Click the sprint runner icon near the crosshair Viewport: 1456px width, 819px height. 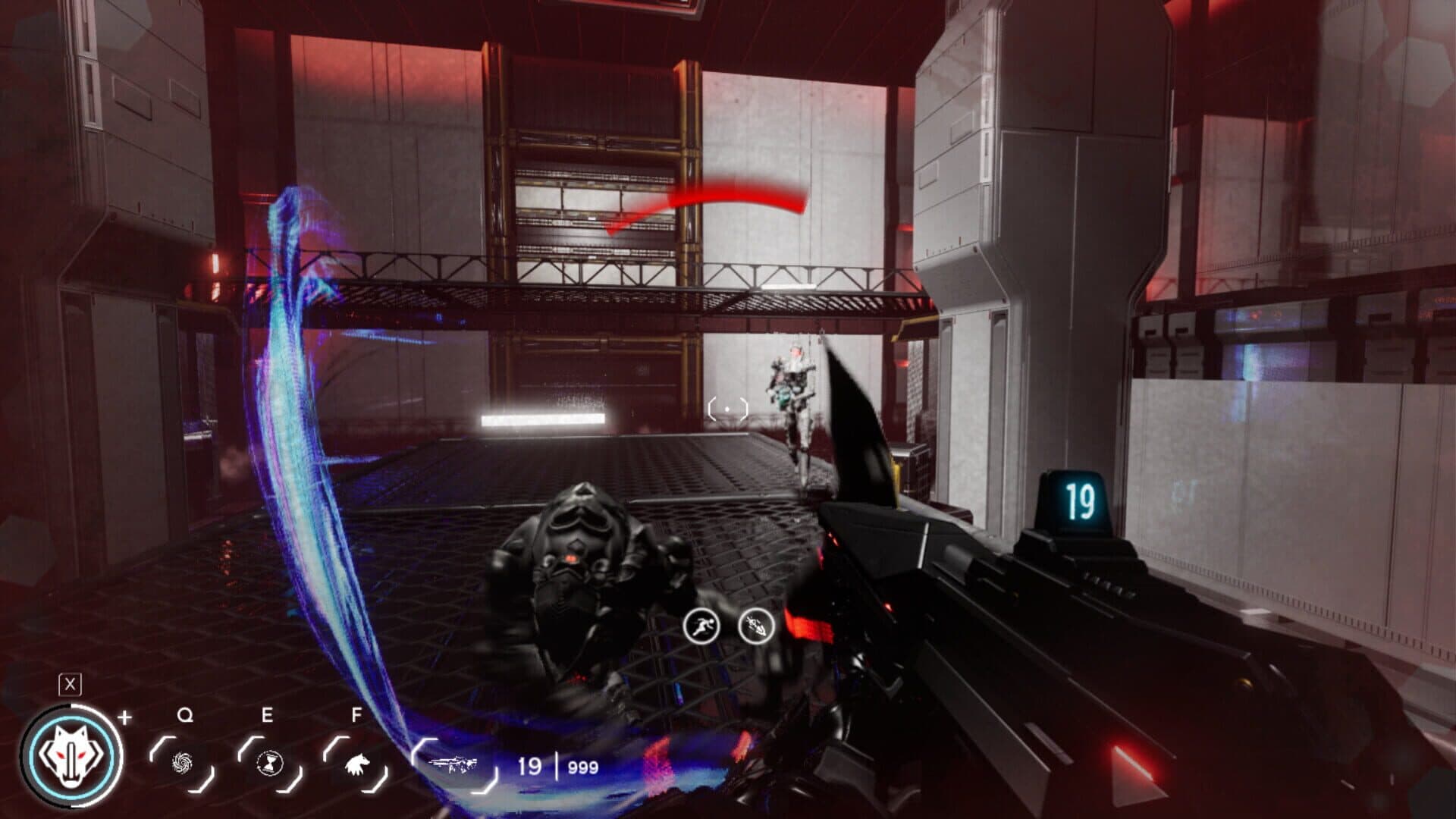(x=700, y=626)
